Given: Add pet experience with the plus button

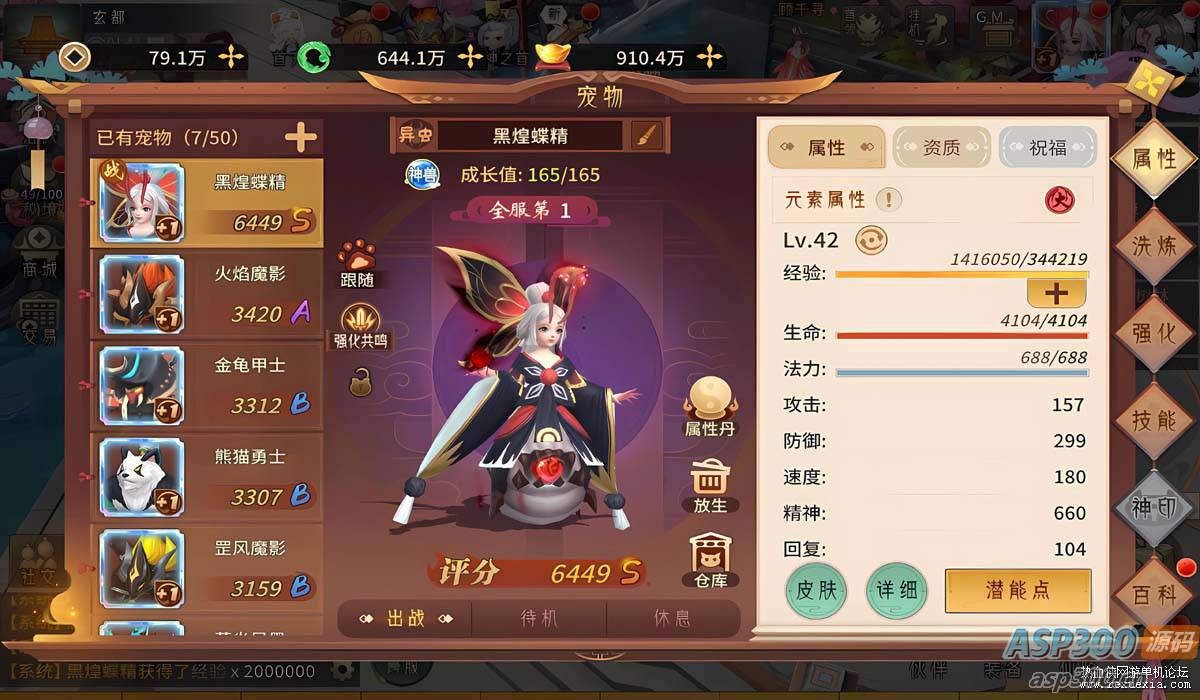Looking at the screenshot, I should 1056,293.
